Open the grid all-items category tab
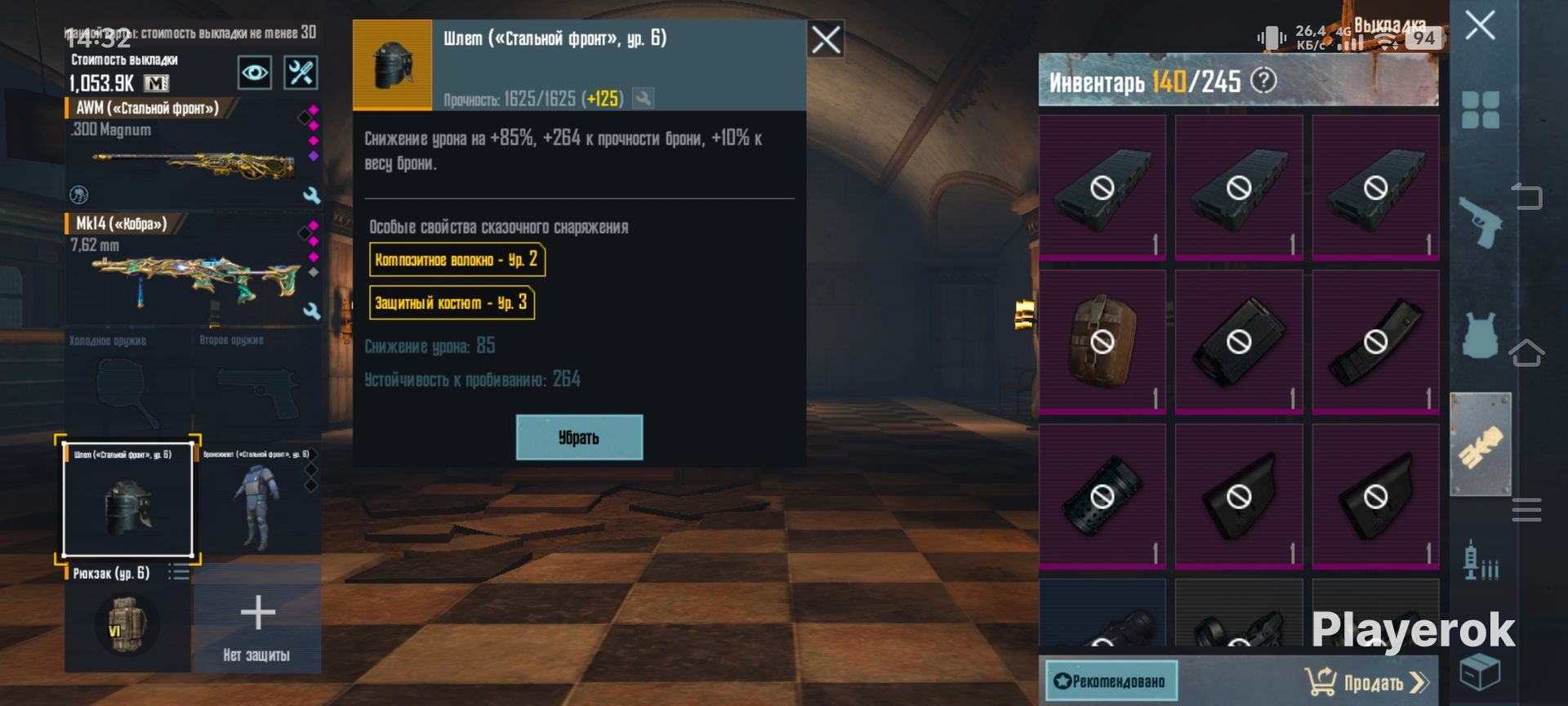Image resolution: width=1568 pixels, height=706 pixels. [x=1480, y=109]
